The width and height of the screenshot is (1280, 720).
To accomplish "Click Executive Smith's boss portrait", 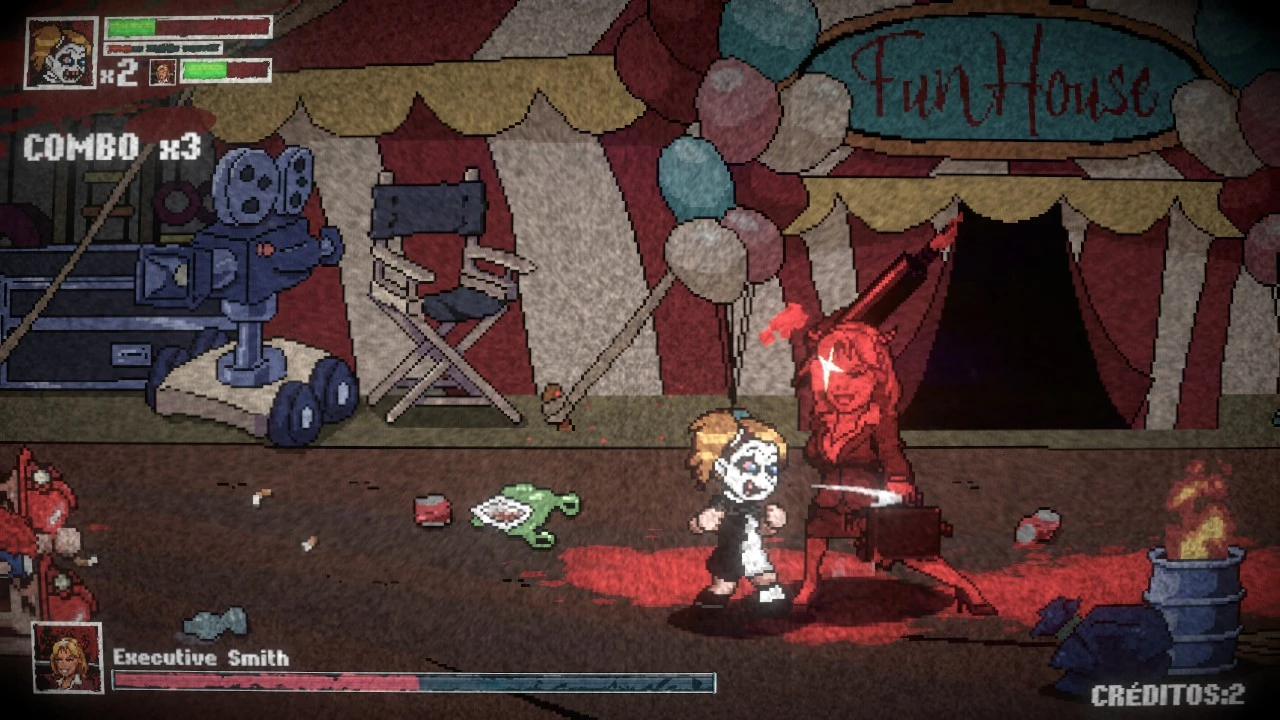I will pyautogui.click(x=68, y=657).
